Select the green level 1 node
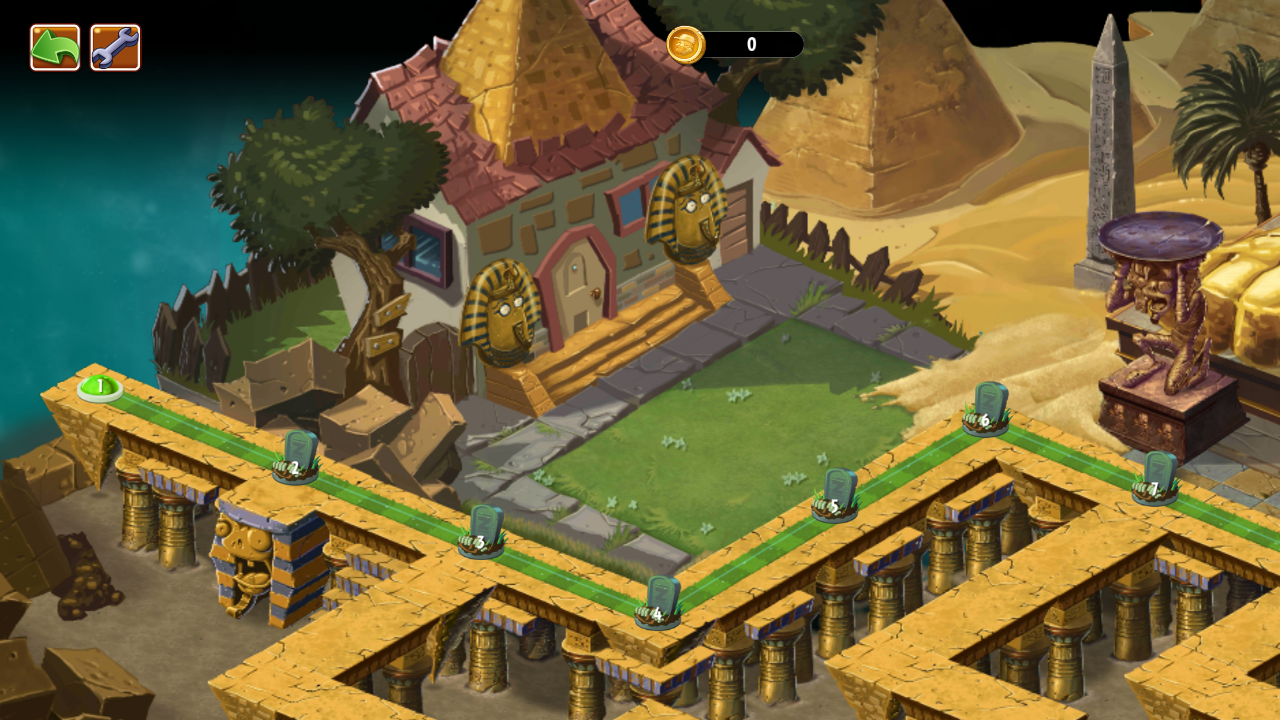Screen dimensions: 1280x720 (x=100, y=388)
